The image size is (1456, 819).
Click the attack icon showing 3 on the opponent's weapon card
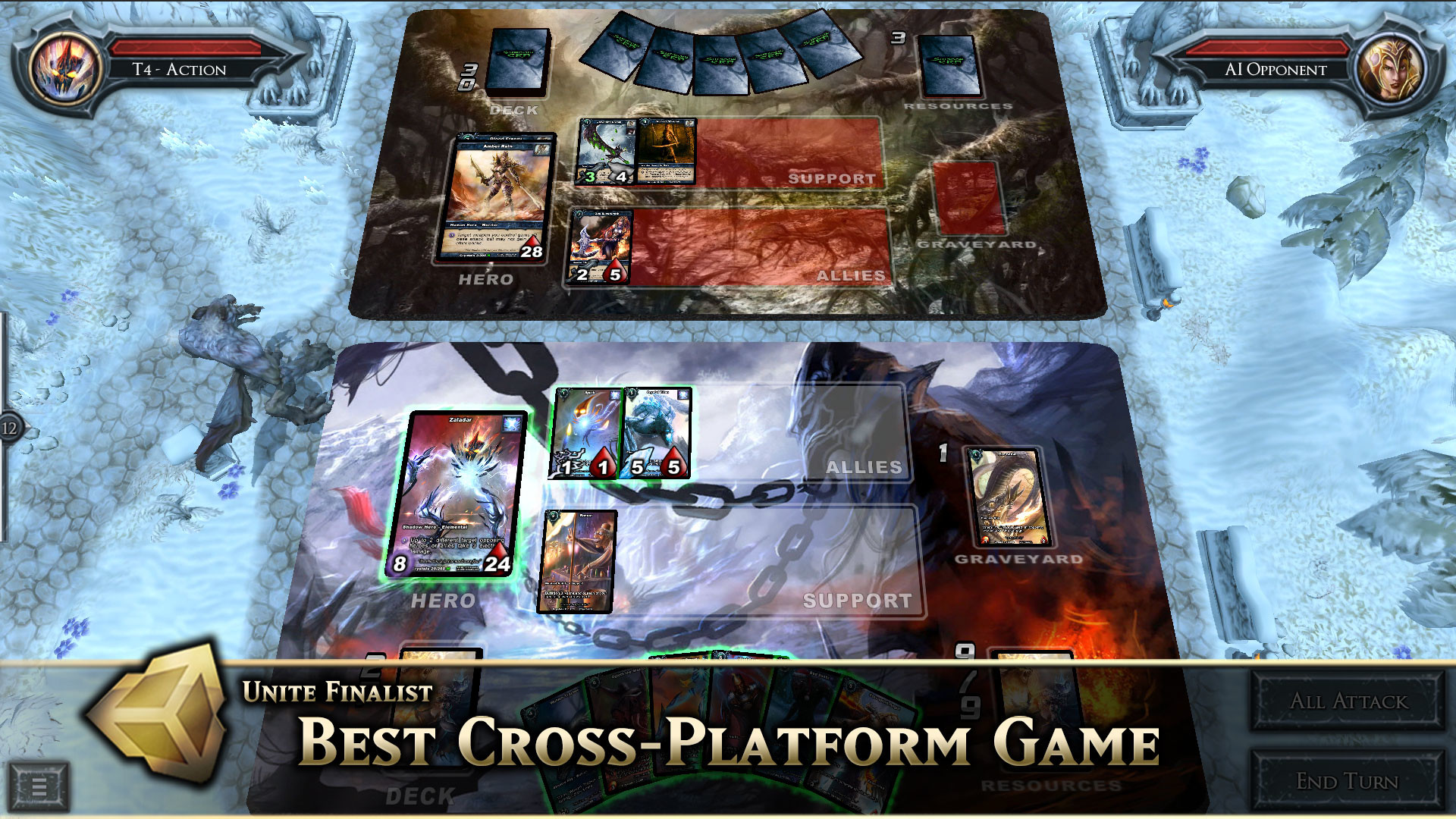[x=588, y=176]
